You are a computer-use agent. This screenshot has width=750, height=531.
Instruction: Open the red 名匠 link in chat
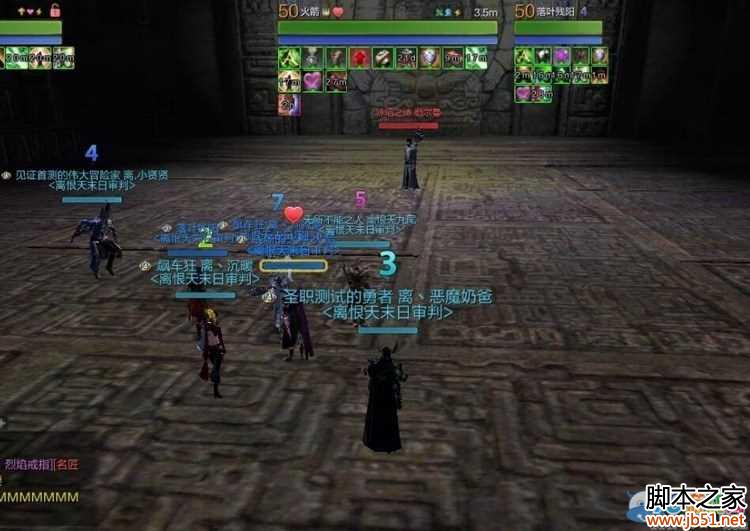67,464
